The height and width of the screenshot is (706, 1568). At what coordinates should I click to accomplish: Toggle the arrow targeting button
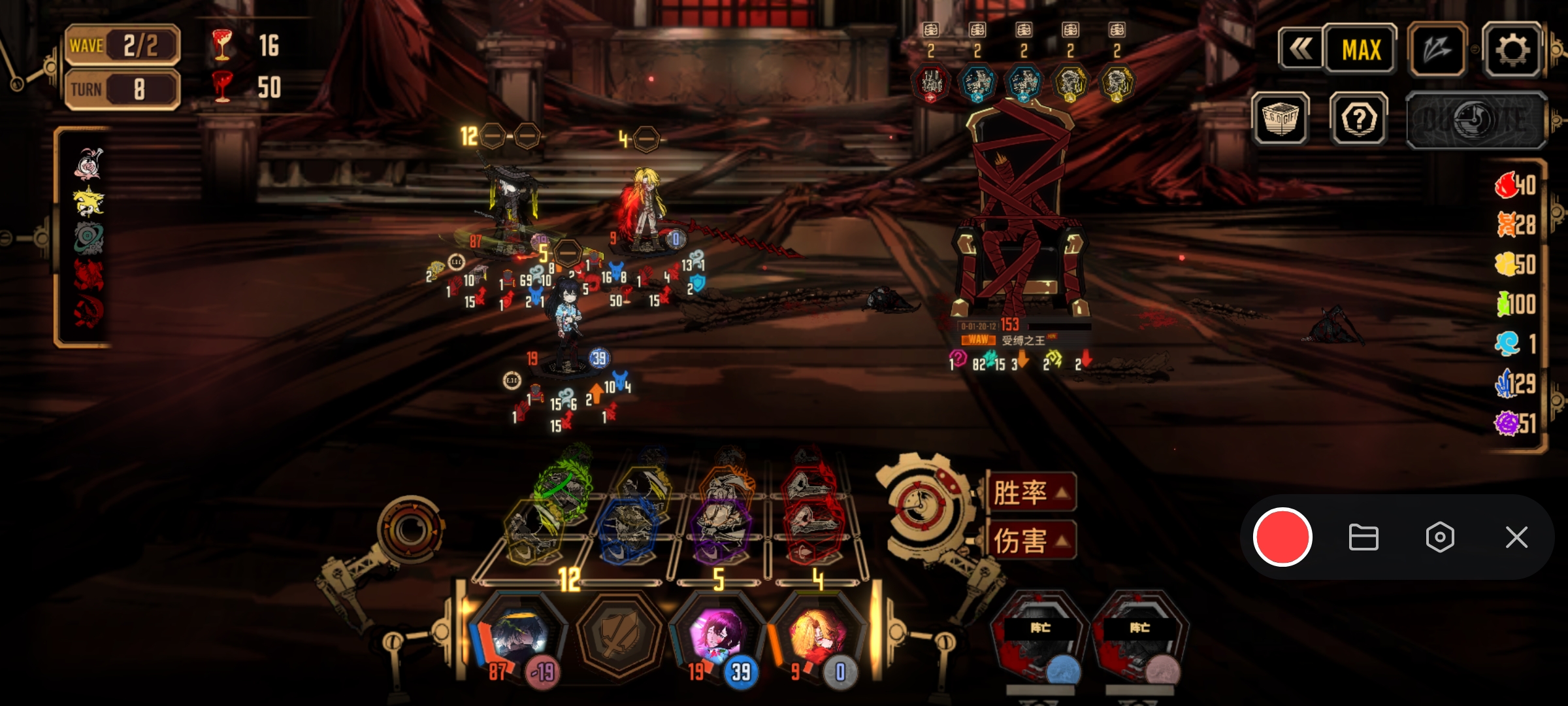point(1437,50)
